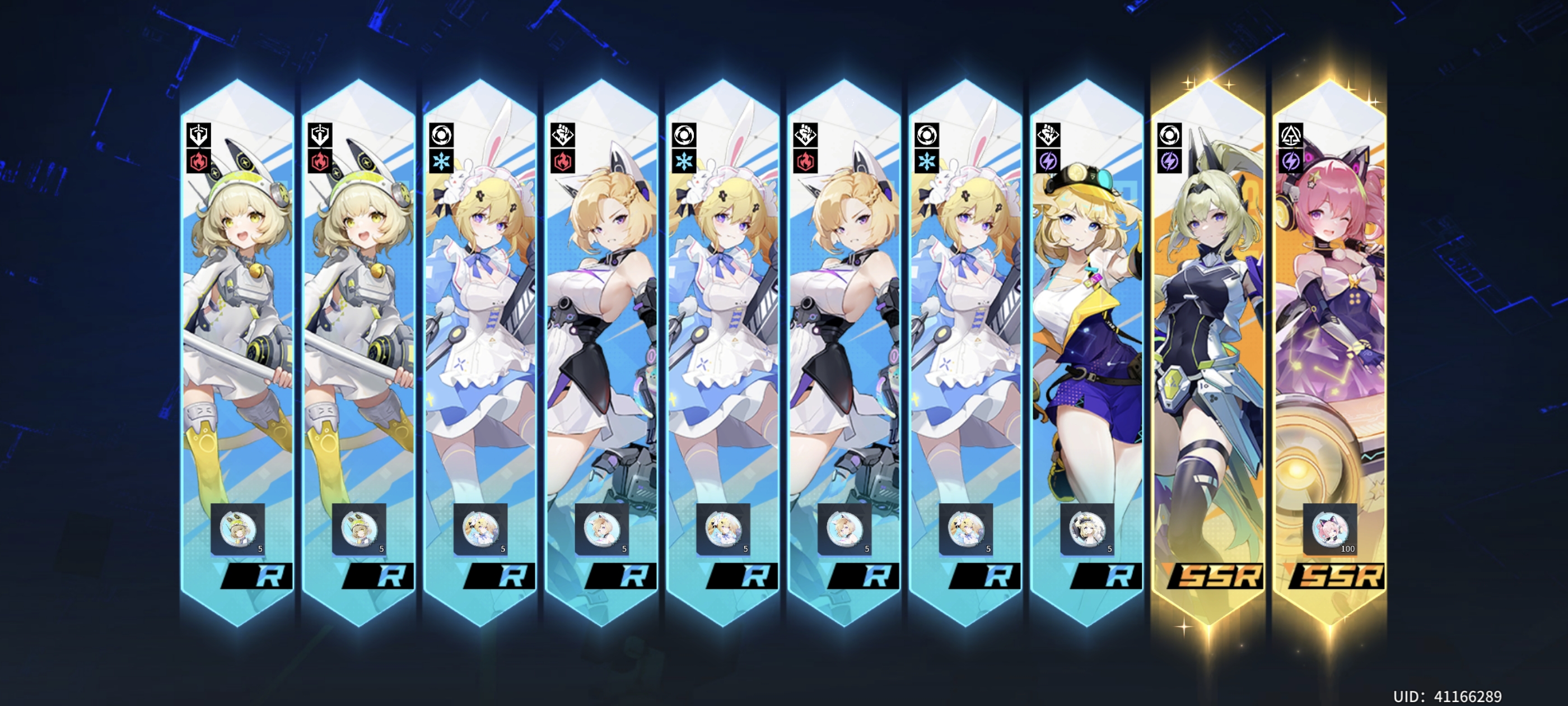Click the pink-haired character token showing 100
The height and width of the screenshot is (706, 1568).
coord(1330,529)
